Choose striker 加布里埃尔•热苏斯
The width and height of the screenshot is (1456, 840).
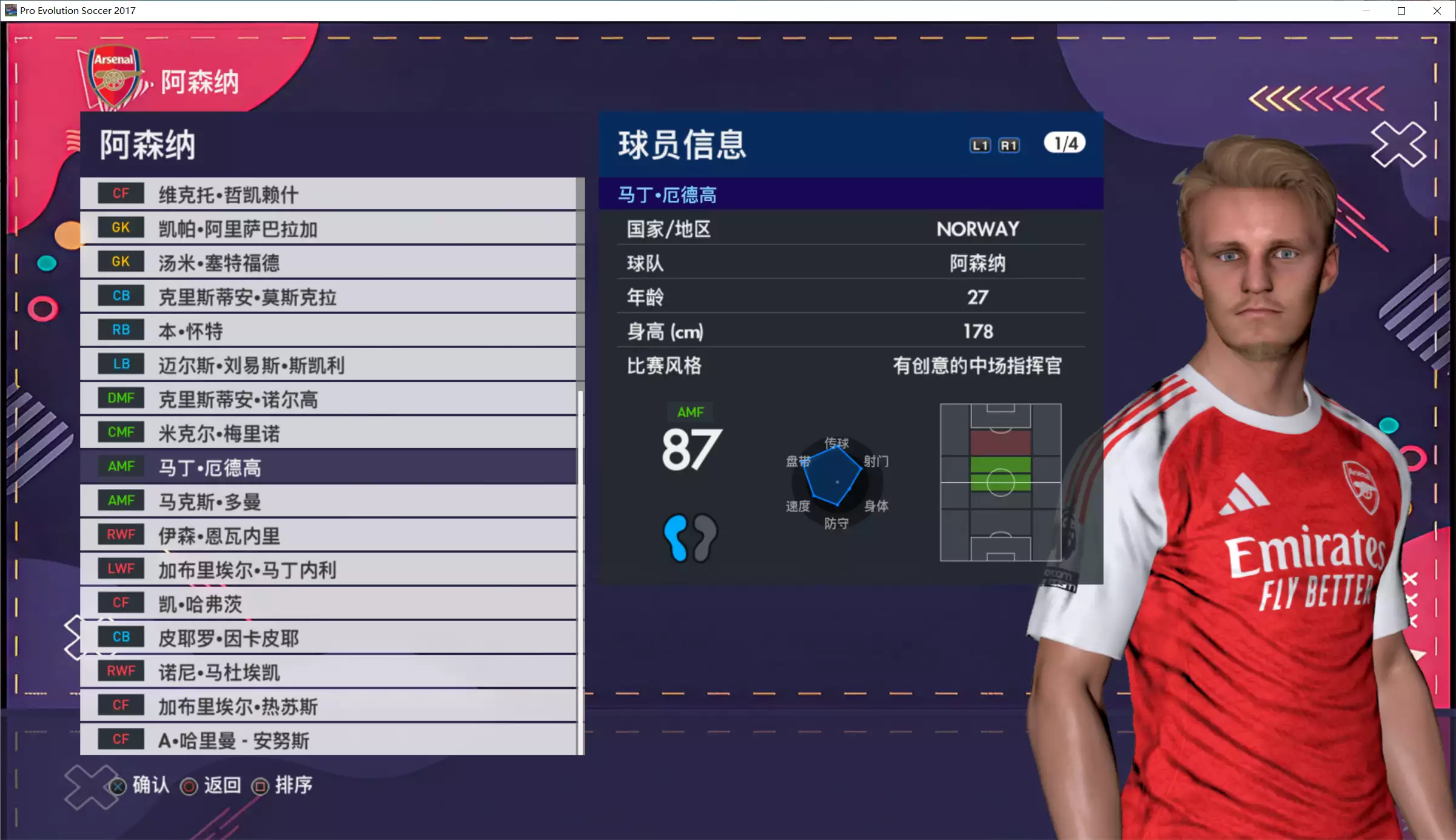tap(327, 706)
